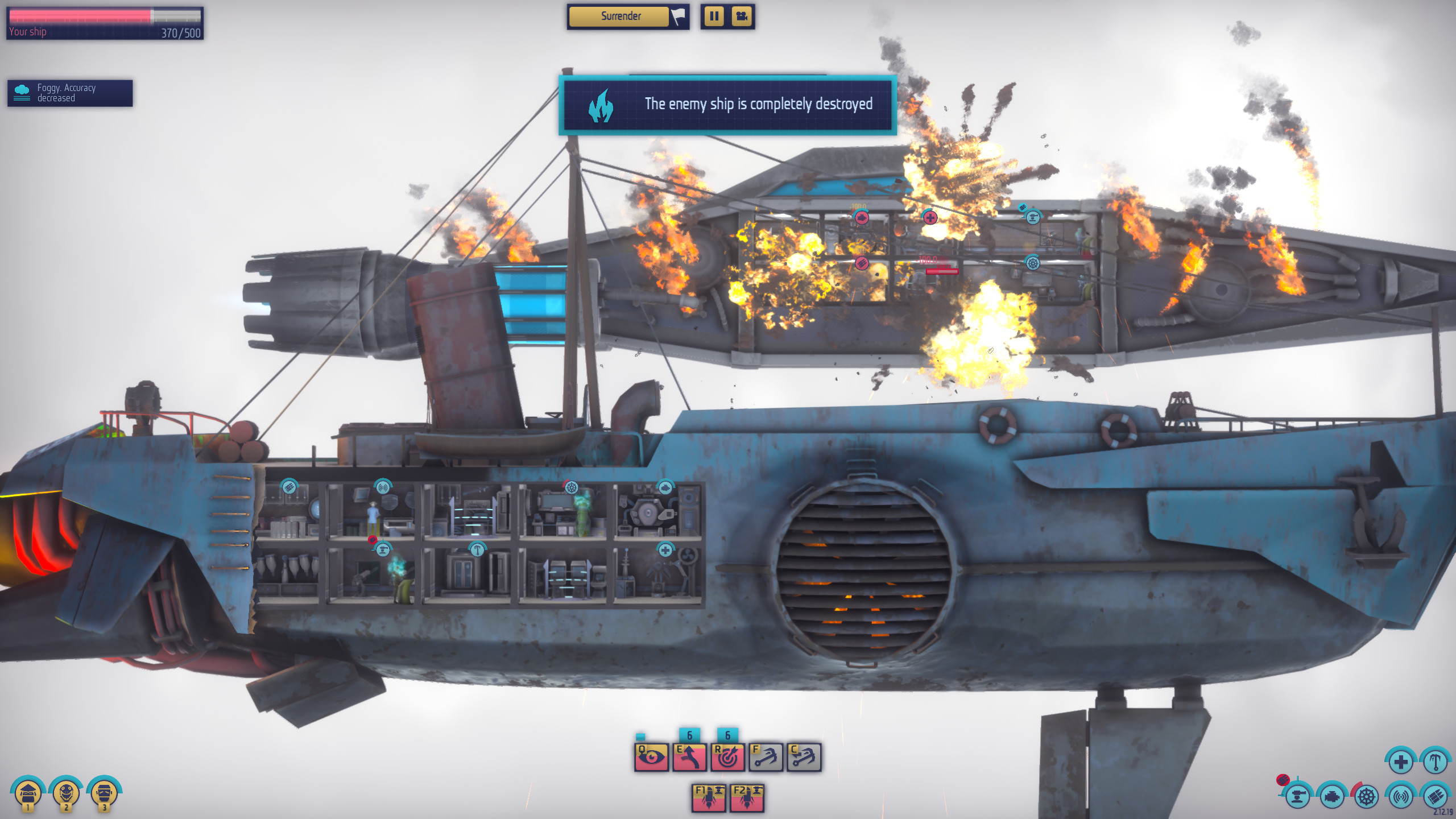Launch the F1 rocket ability
This screenshot has width=1456, height=819.
pyautogui.click(x=709, y=798)
